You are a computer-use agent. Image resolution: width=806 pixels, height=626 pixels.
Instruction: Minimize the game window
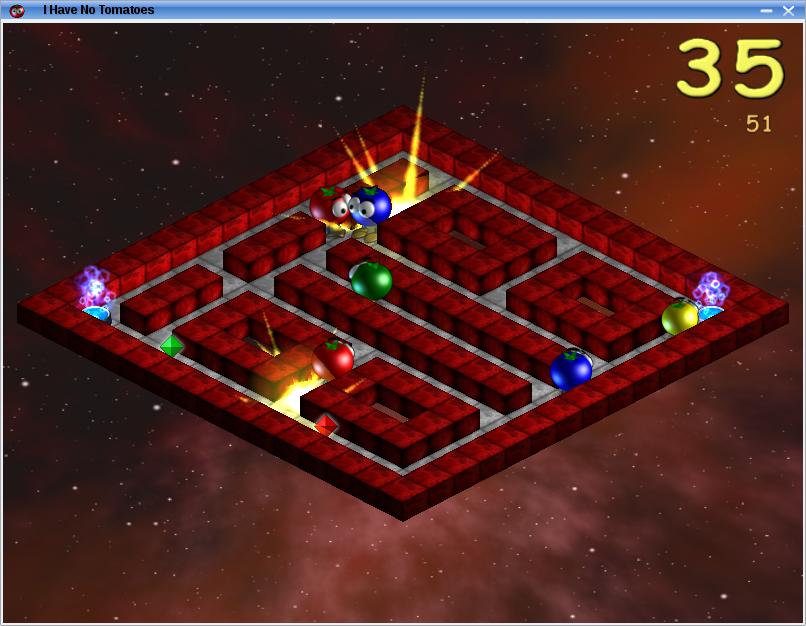(766, 10)
